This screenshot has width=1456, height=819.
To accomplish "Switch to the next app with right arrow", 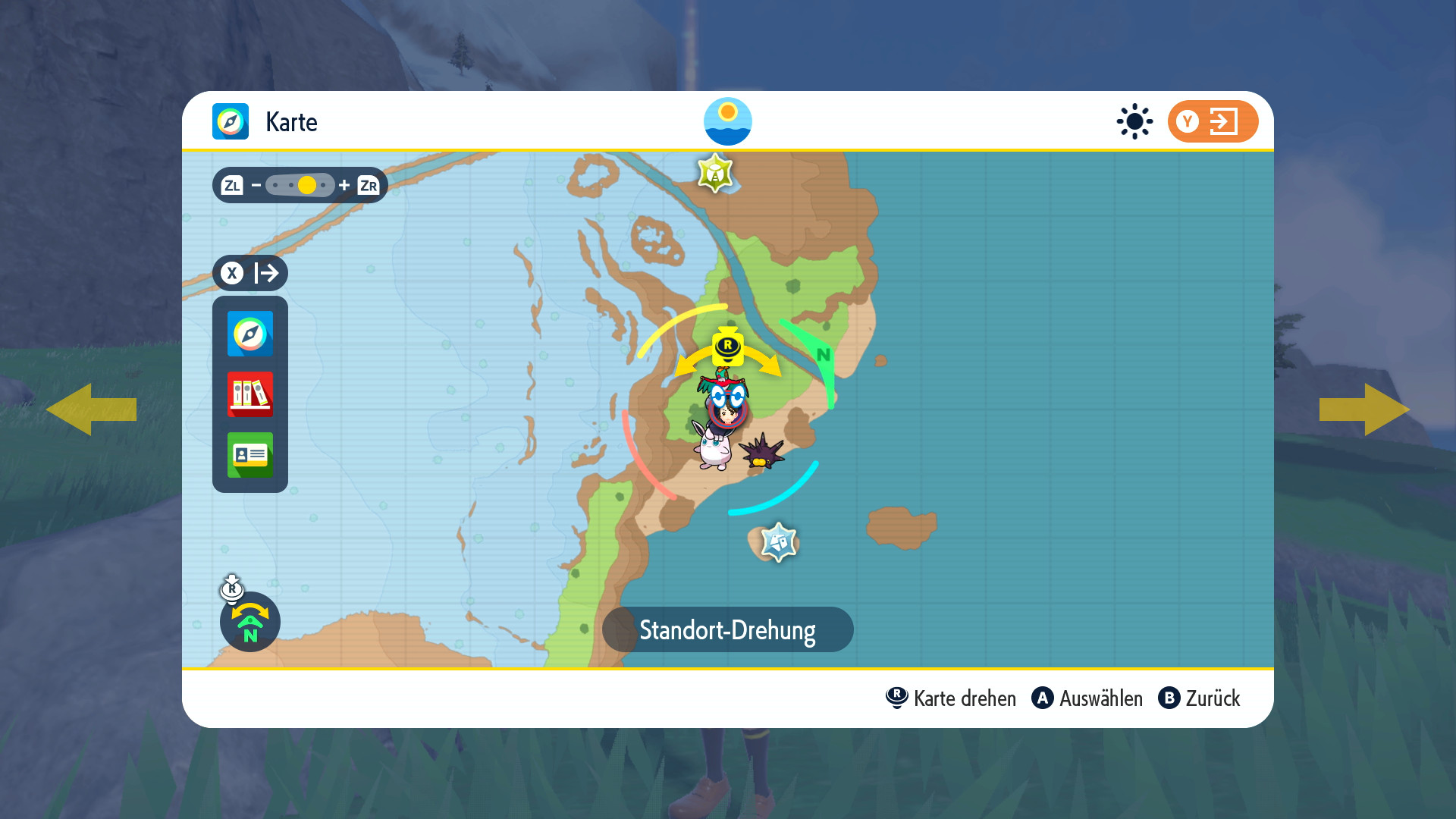I will pyautogui.click(x=1364, y=409).
